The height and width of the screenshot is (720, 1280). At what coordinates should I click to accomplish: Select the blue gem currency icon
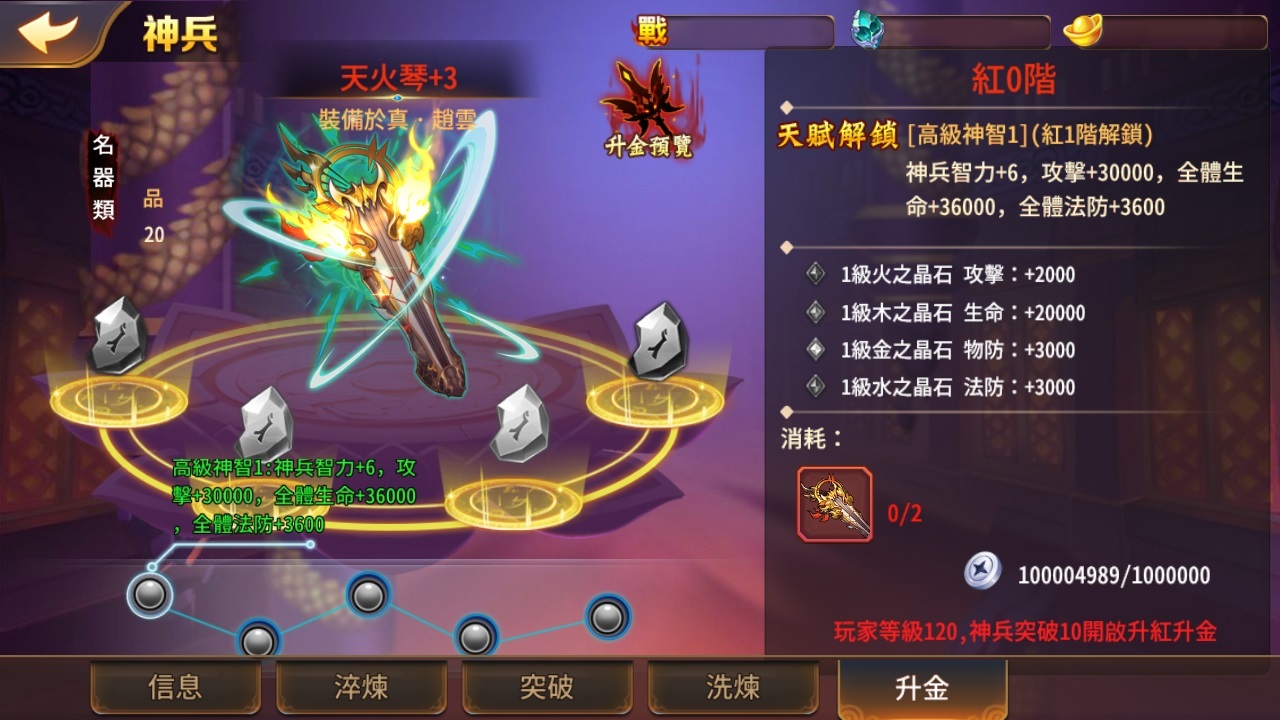pos(865,29)
